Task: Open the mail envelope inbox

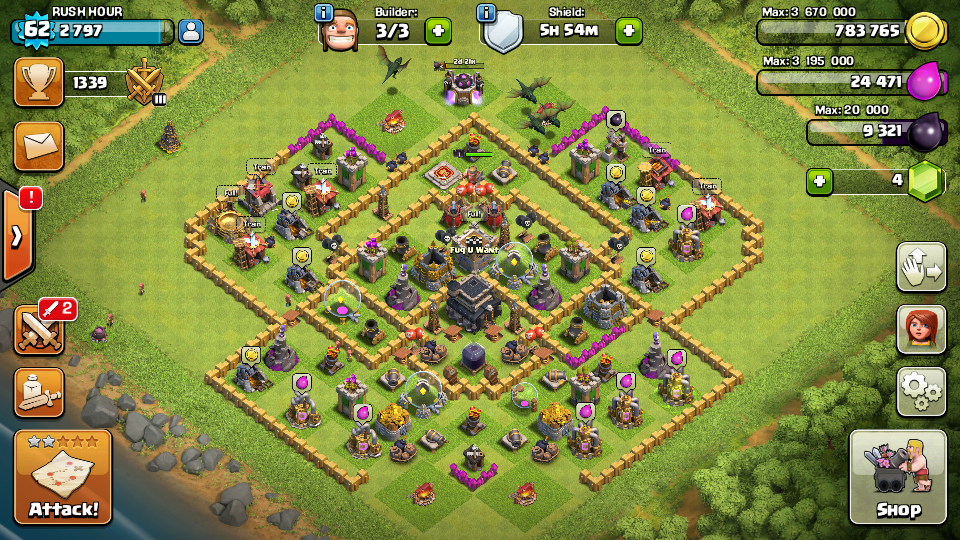Action: [x=39, y=147]
